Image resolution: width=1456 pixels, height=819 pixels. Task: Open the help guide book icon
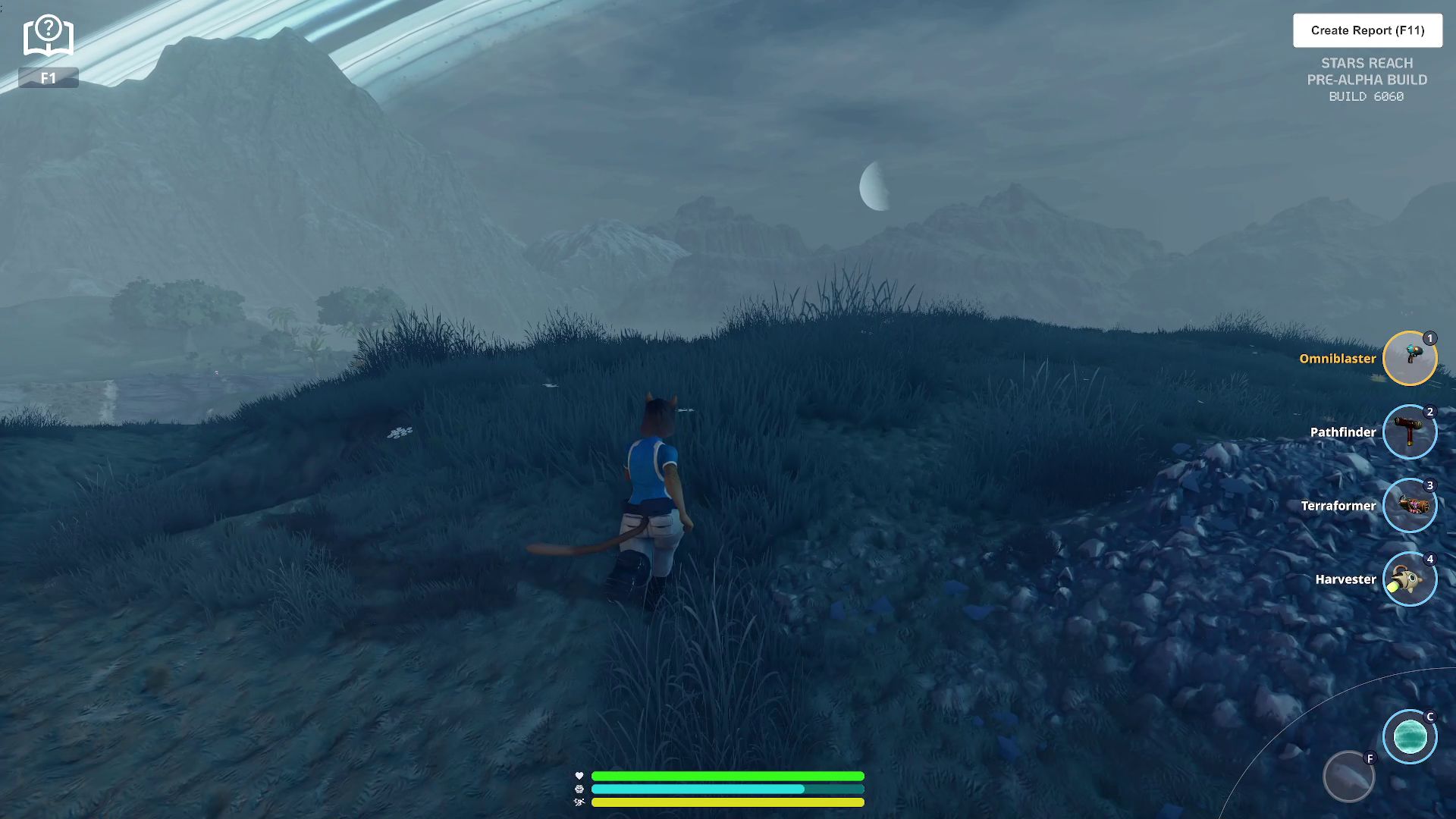pos(48,36)
